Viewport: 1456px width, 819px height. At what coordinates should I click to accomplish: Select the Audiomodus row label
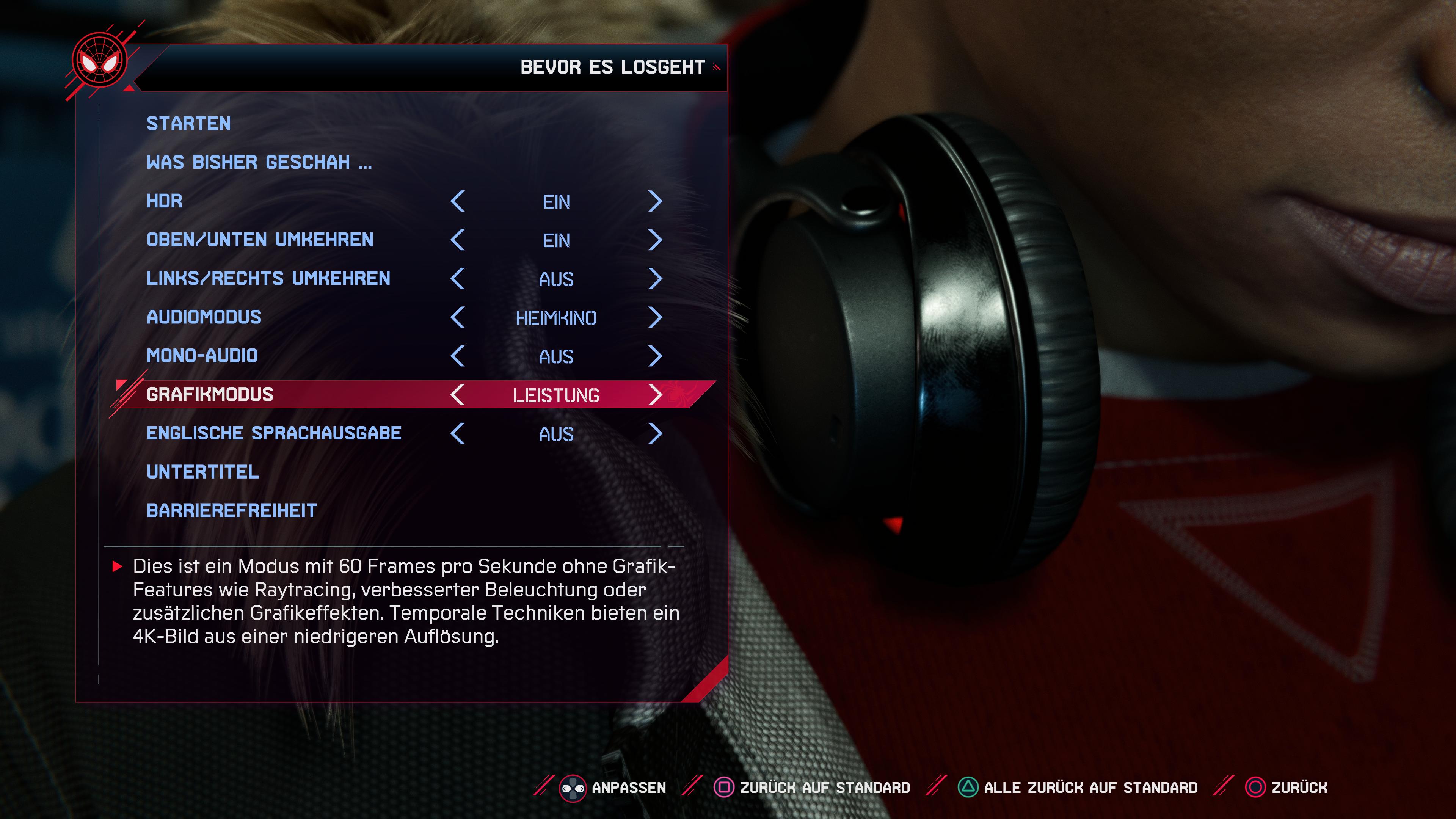coord(204,317)
